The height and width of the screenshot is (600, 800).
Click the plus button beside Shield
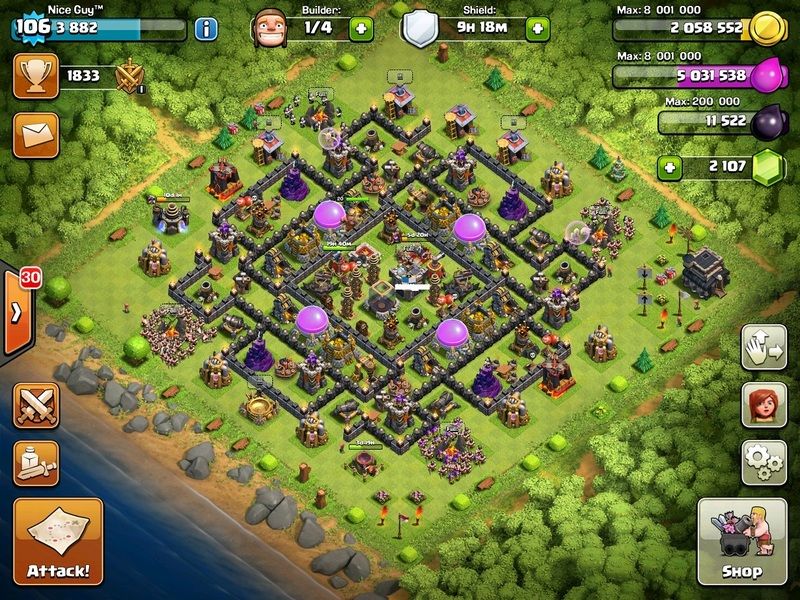pos(541,28)
